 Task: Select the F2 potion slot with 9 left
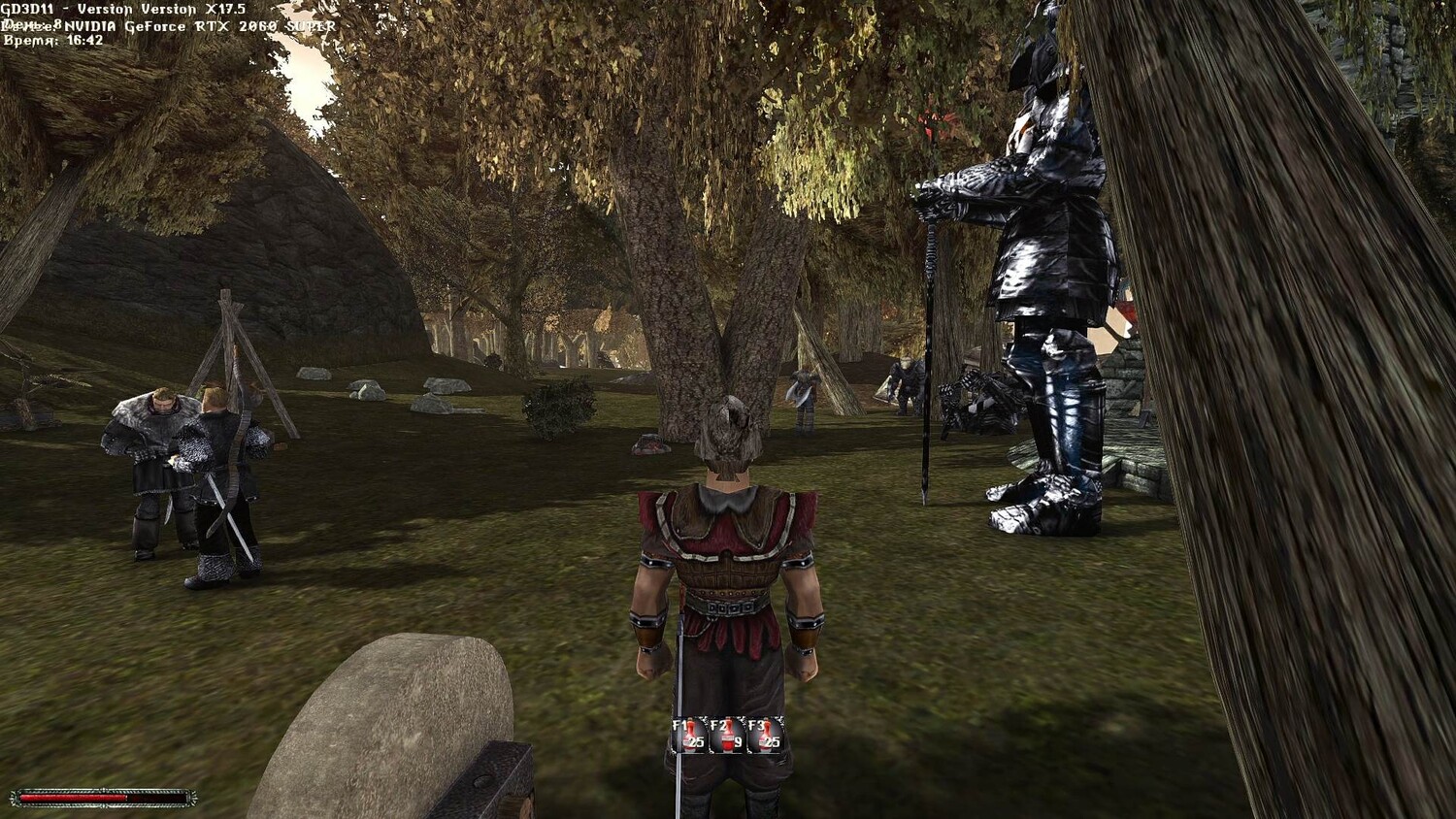pos(727,735)
